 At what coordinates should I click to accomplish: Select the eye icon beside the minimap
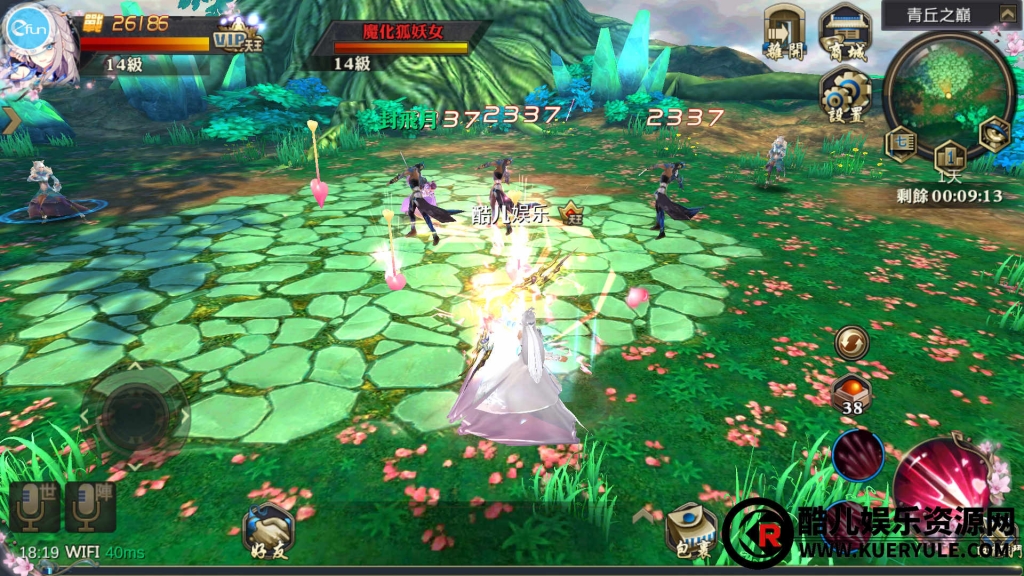click(994, 133)
